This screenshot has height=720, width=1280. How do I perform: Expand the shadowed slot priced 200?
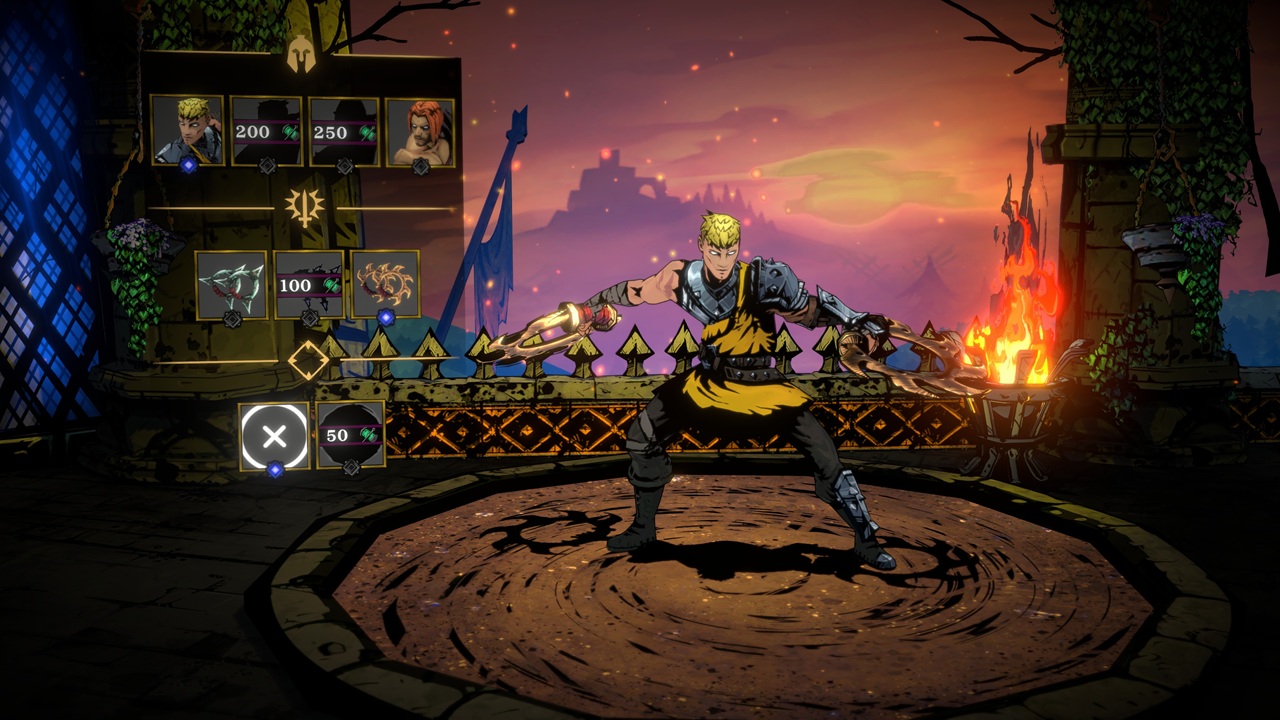[265, 128]
